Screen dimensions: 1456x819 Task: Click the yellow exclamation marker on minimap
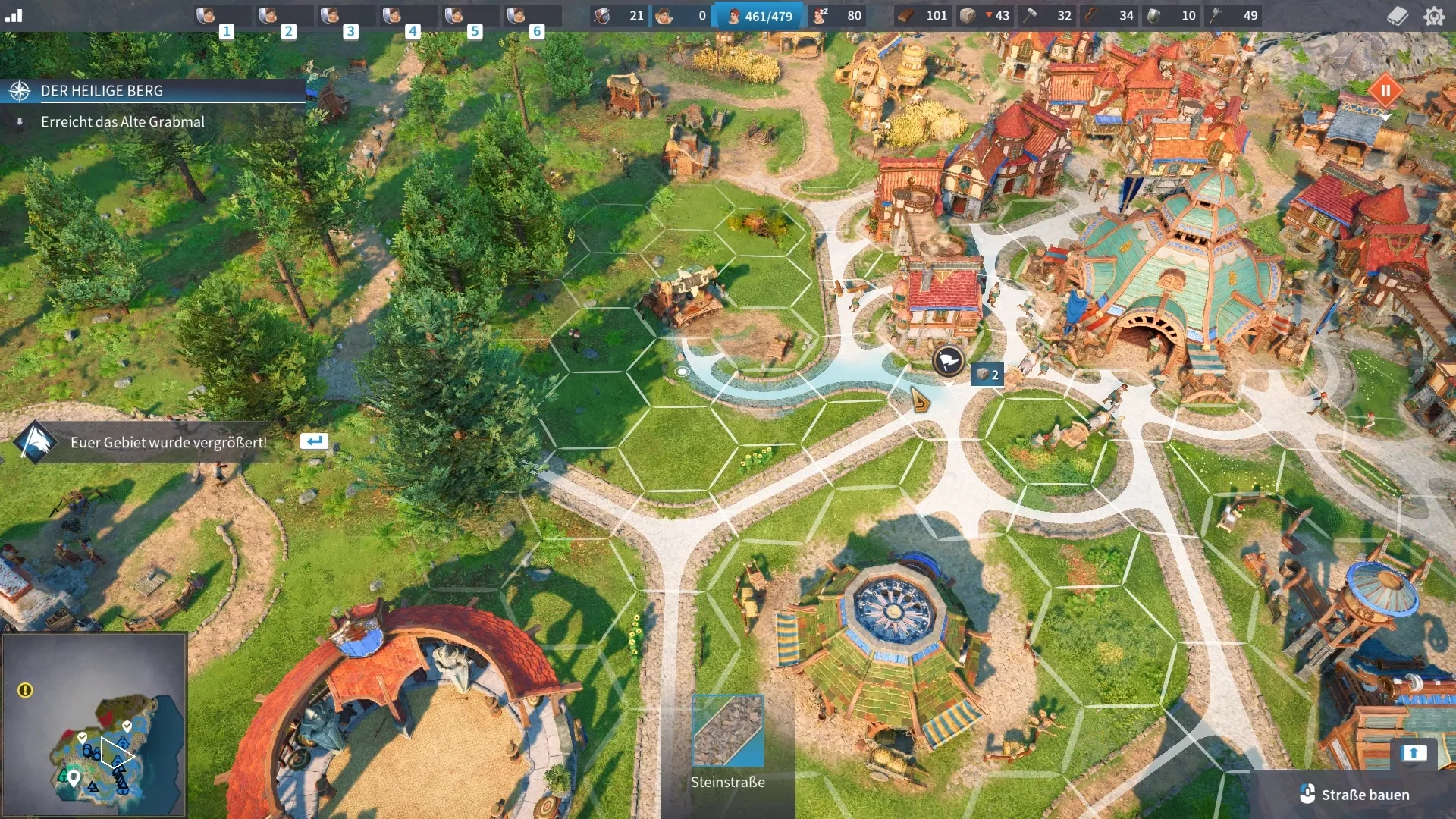click(x=25, y=690)
